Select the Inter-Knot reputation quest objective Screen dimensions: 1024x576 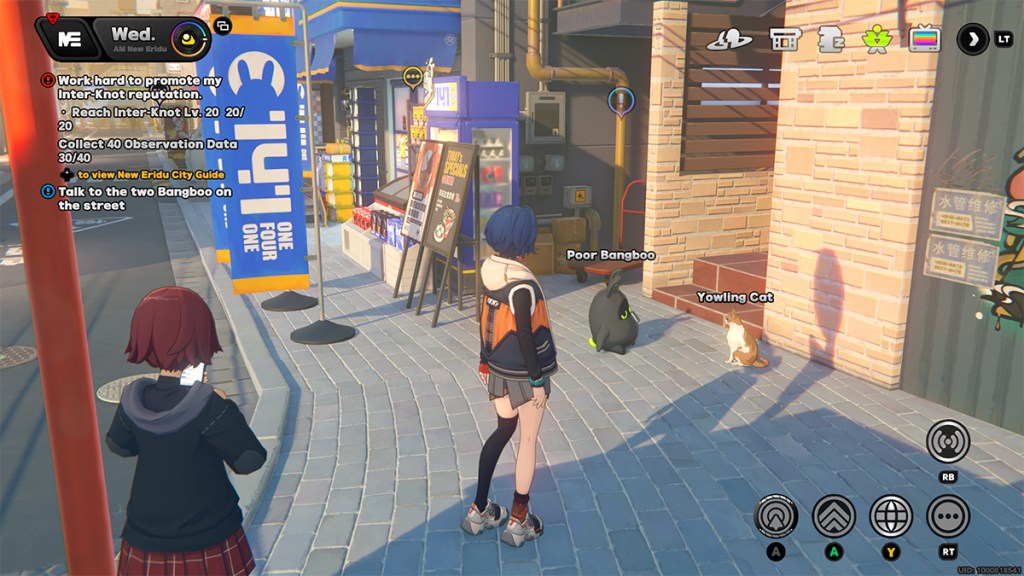point(140,87)
